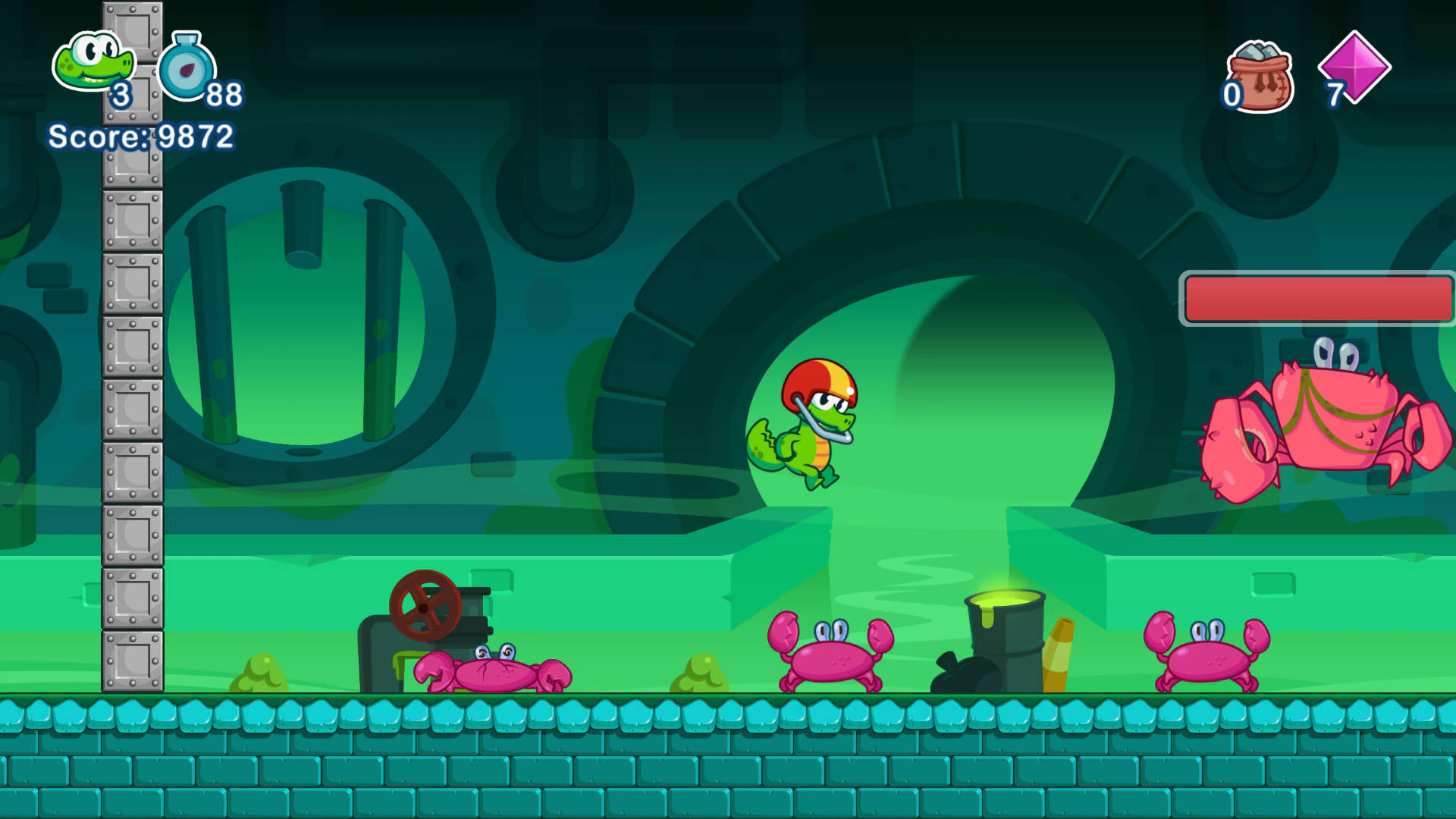Click the red valve wheel
Viewport: 1456px width, 819px height.
pos(425,607)
